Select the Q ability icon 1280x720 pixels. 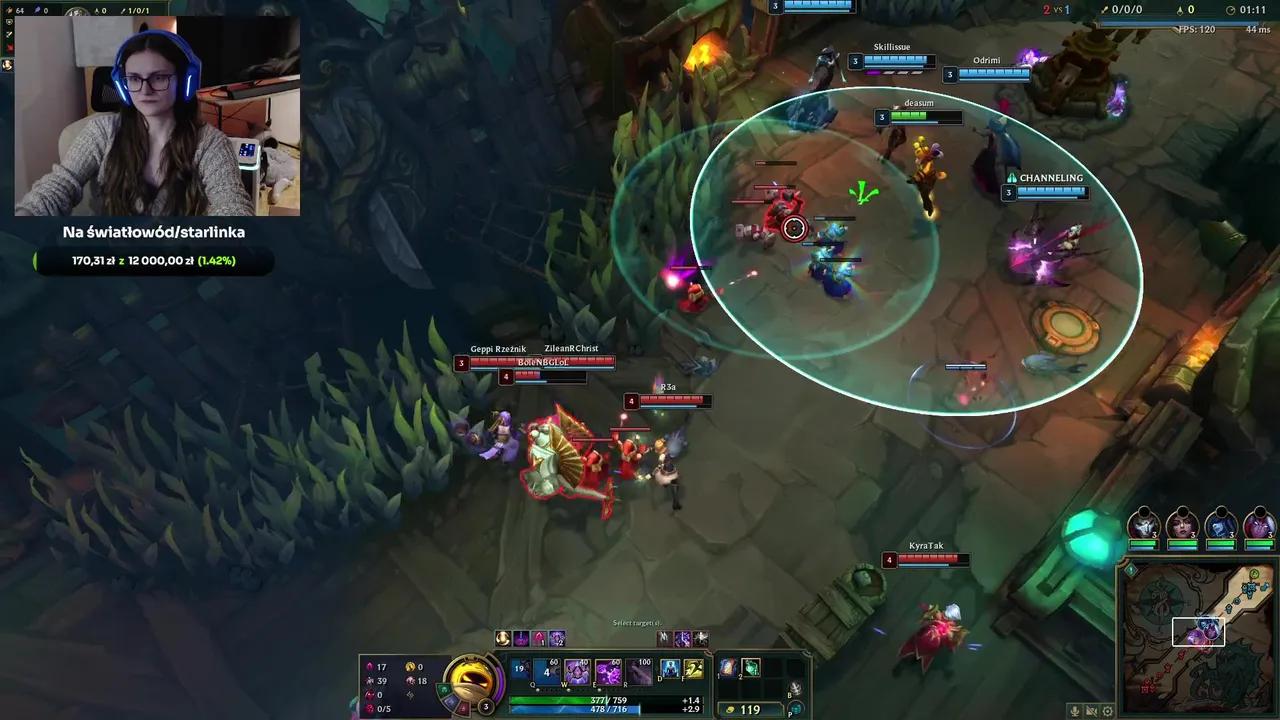(x=546, y=670)
